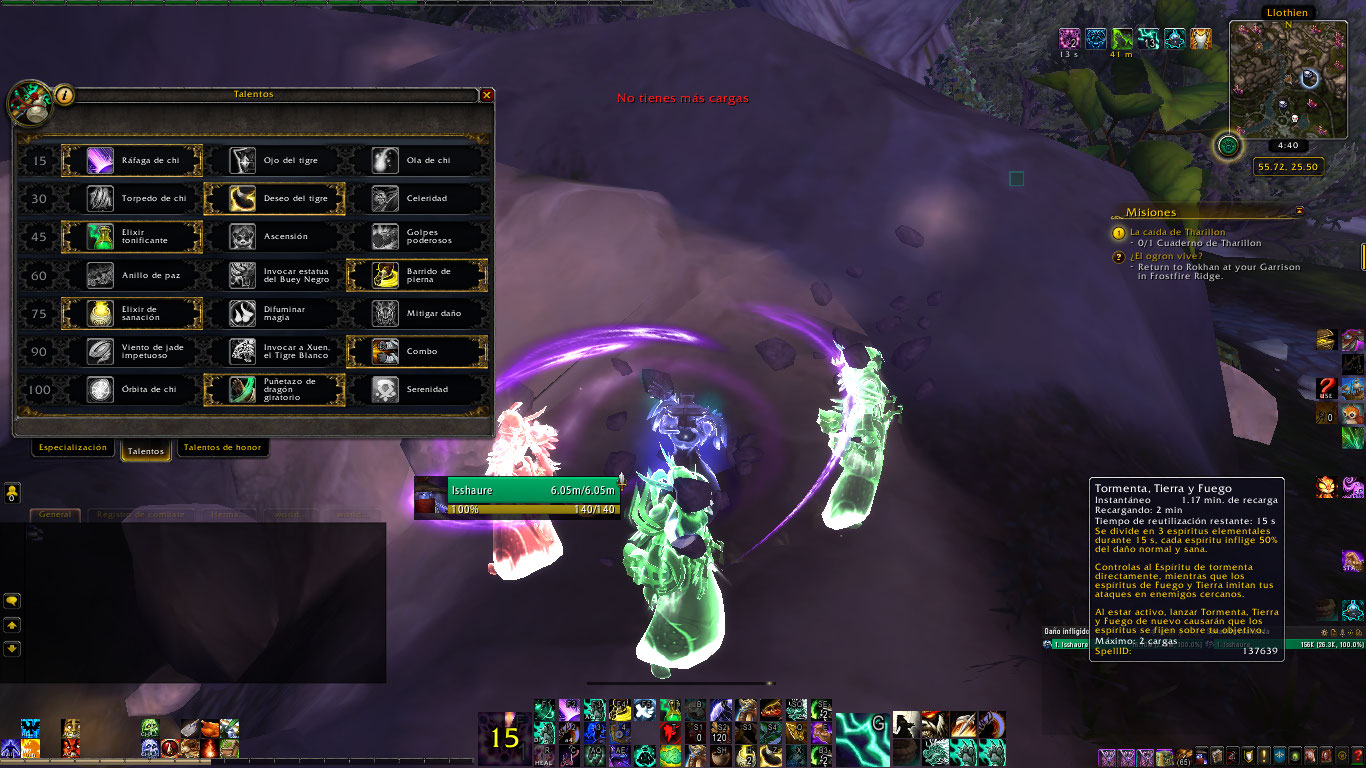Image resolution: width=1366 pixels, height=768 pixels.
Task: Select the Órbita de chi talent
Action: click(x=132, y=389)
